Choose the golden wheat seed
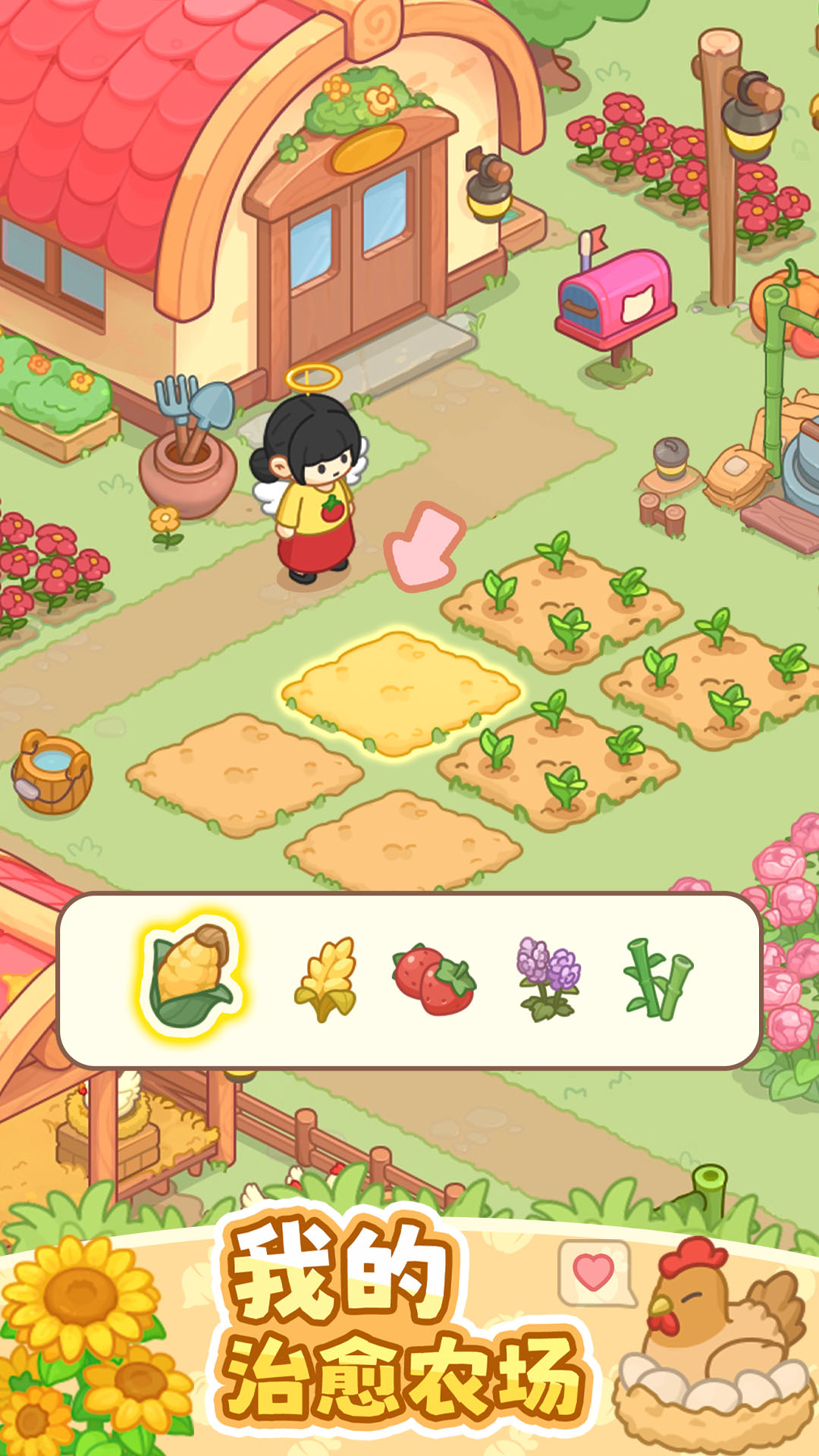 [326, 980]
